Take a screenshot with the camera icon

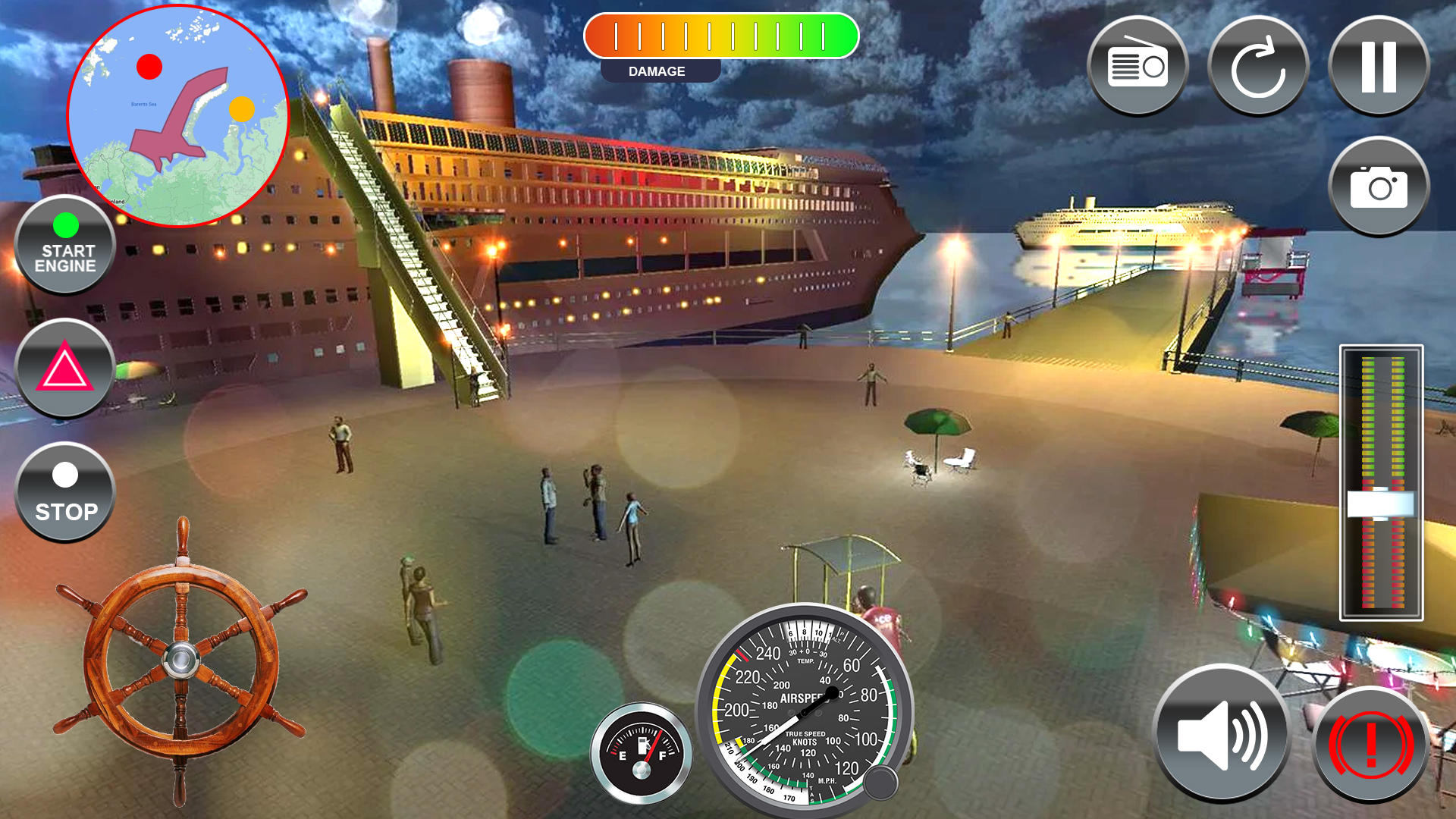point(1380,187)
